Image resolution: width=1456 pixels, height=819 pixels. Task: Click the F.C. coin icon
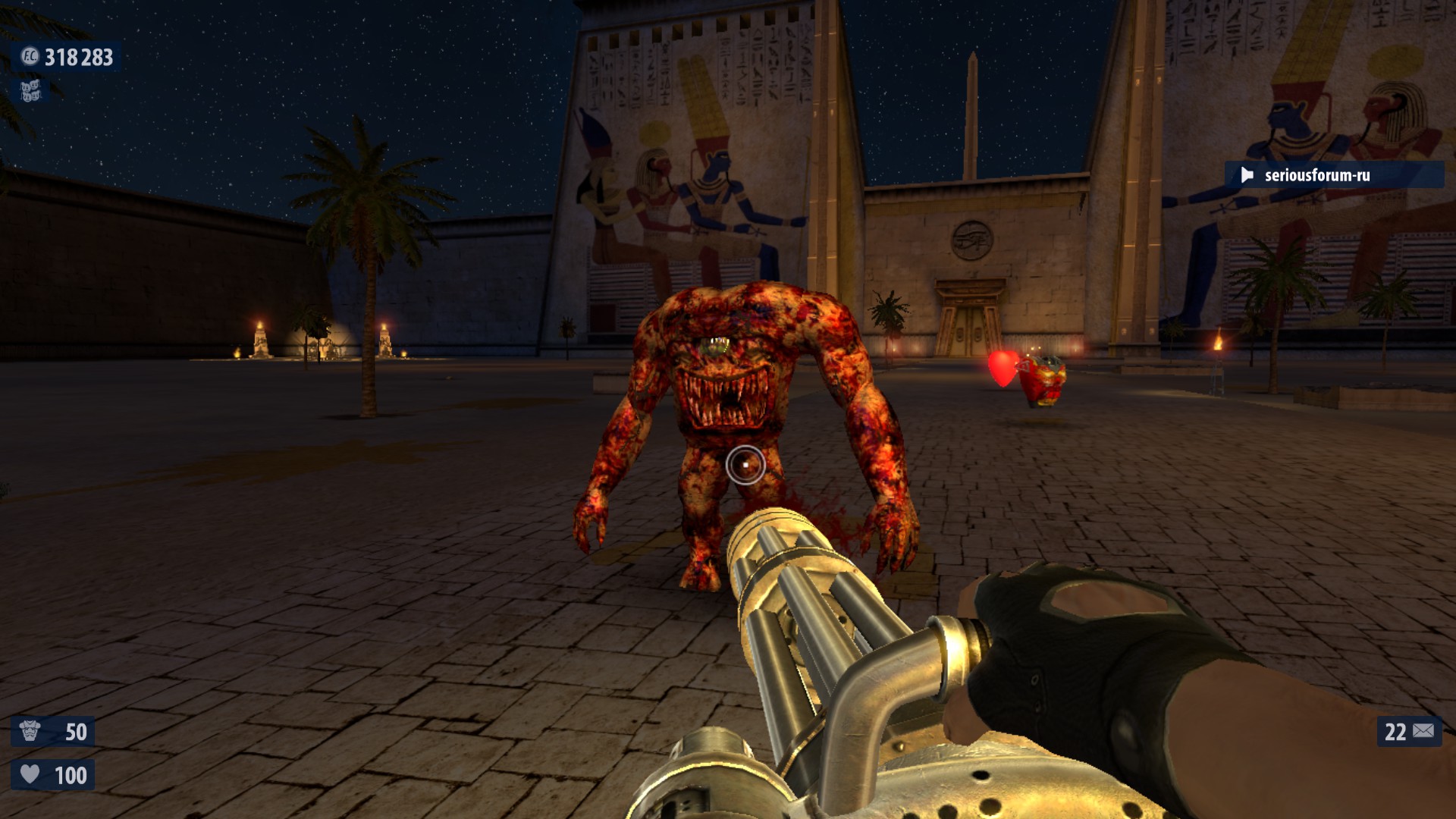30,56
